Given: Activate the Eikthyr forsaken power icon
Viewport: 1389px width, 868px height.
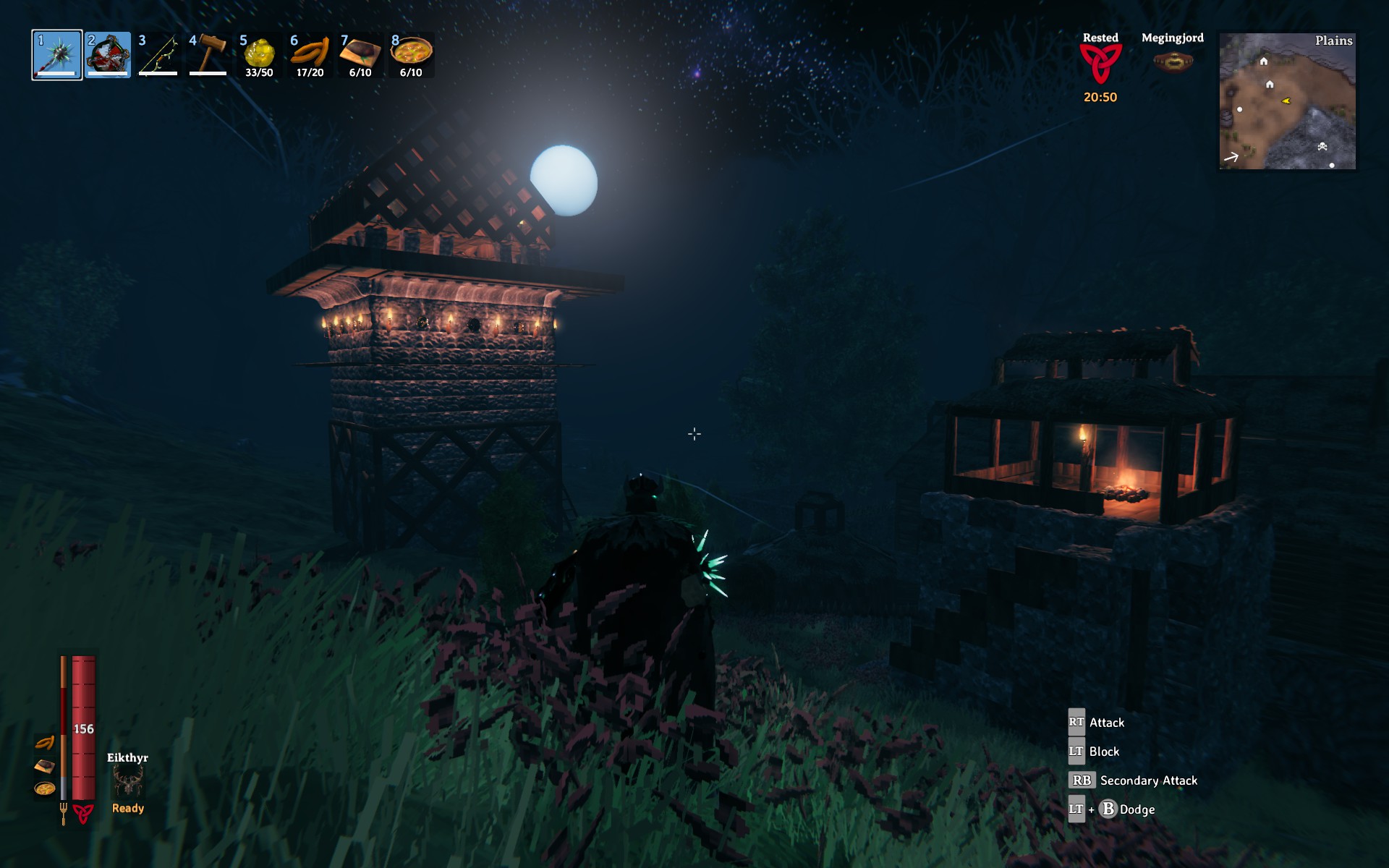Looking at the screenshot, I should click(x=128, y=783).
